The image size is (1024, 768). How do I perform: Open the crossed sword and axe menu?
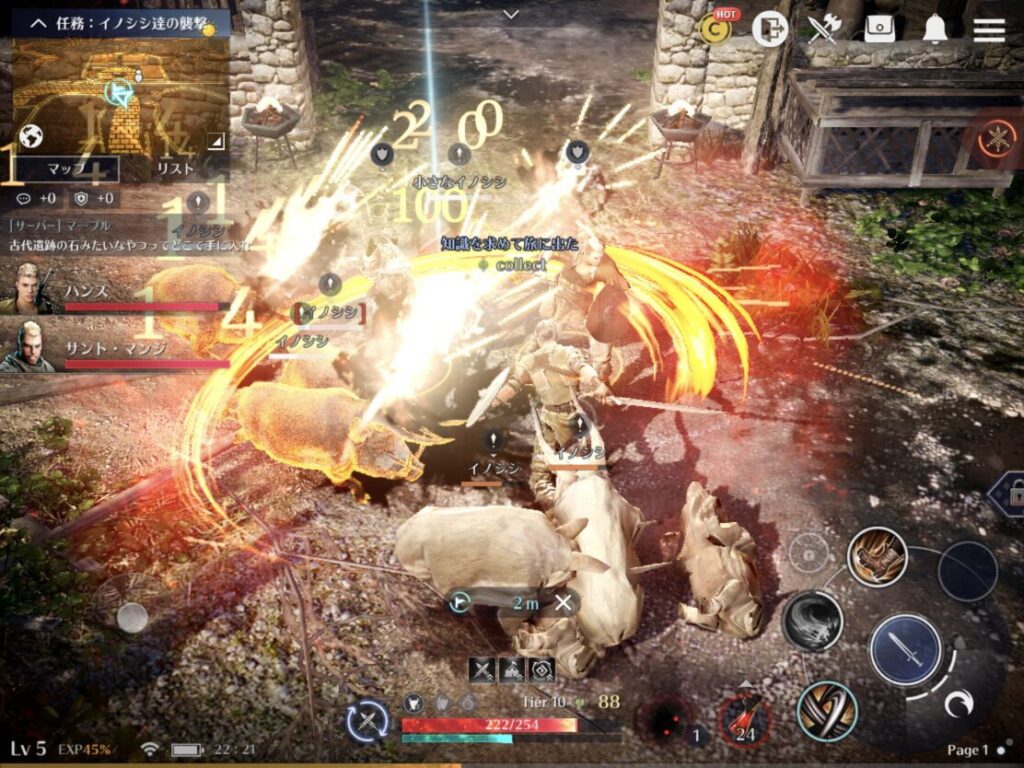824,30
